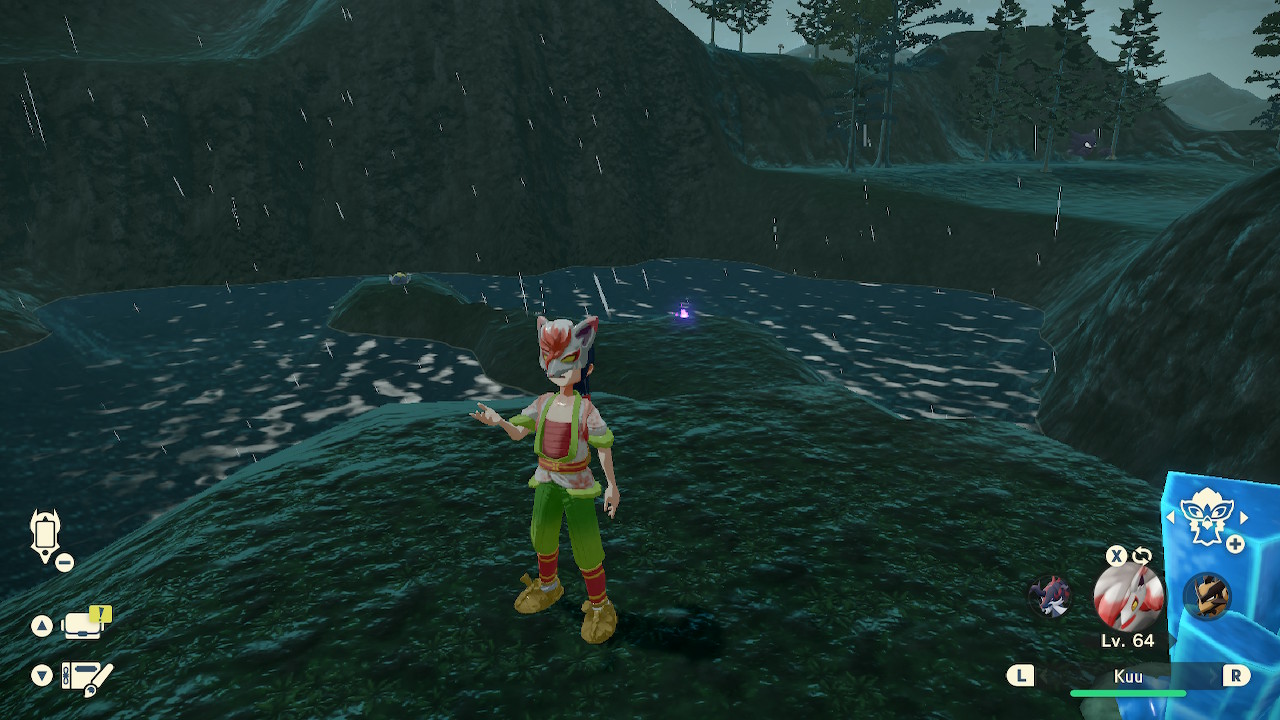Open the Pokédex notebook and brush icon

pos(86,677)
